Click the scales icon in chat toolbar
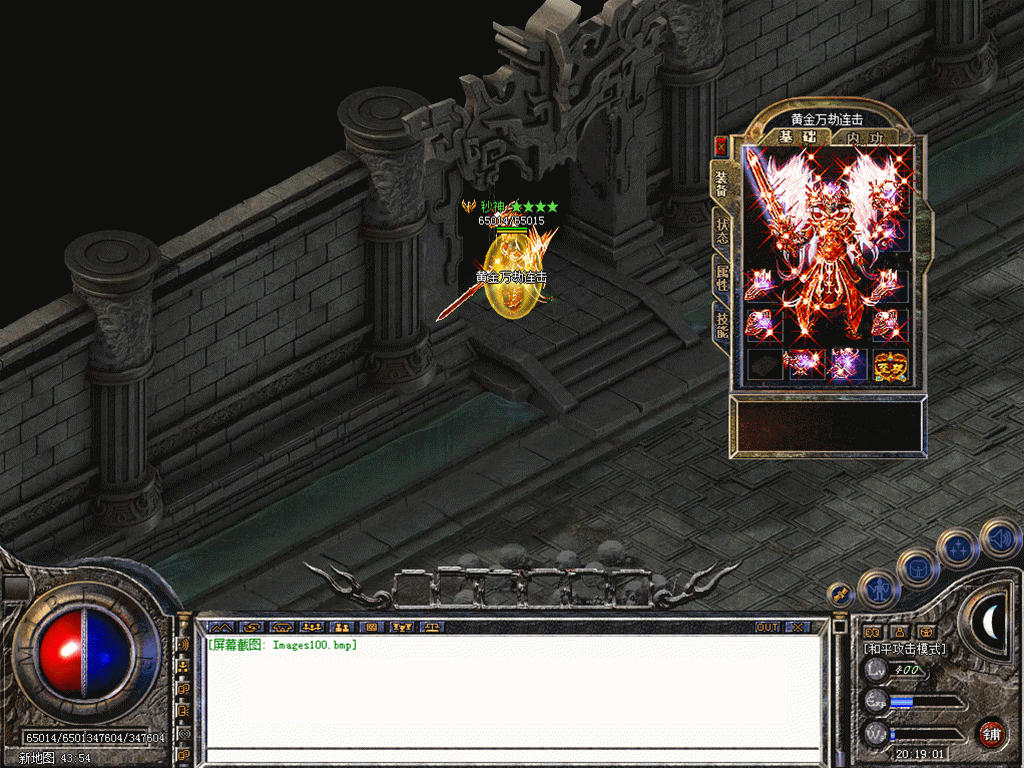The height and width of the screenshot is (768, 1024). 433,627
